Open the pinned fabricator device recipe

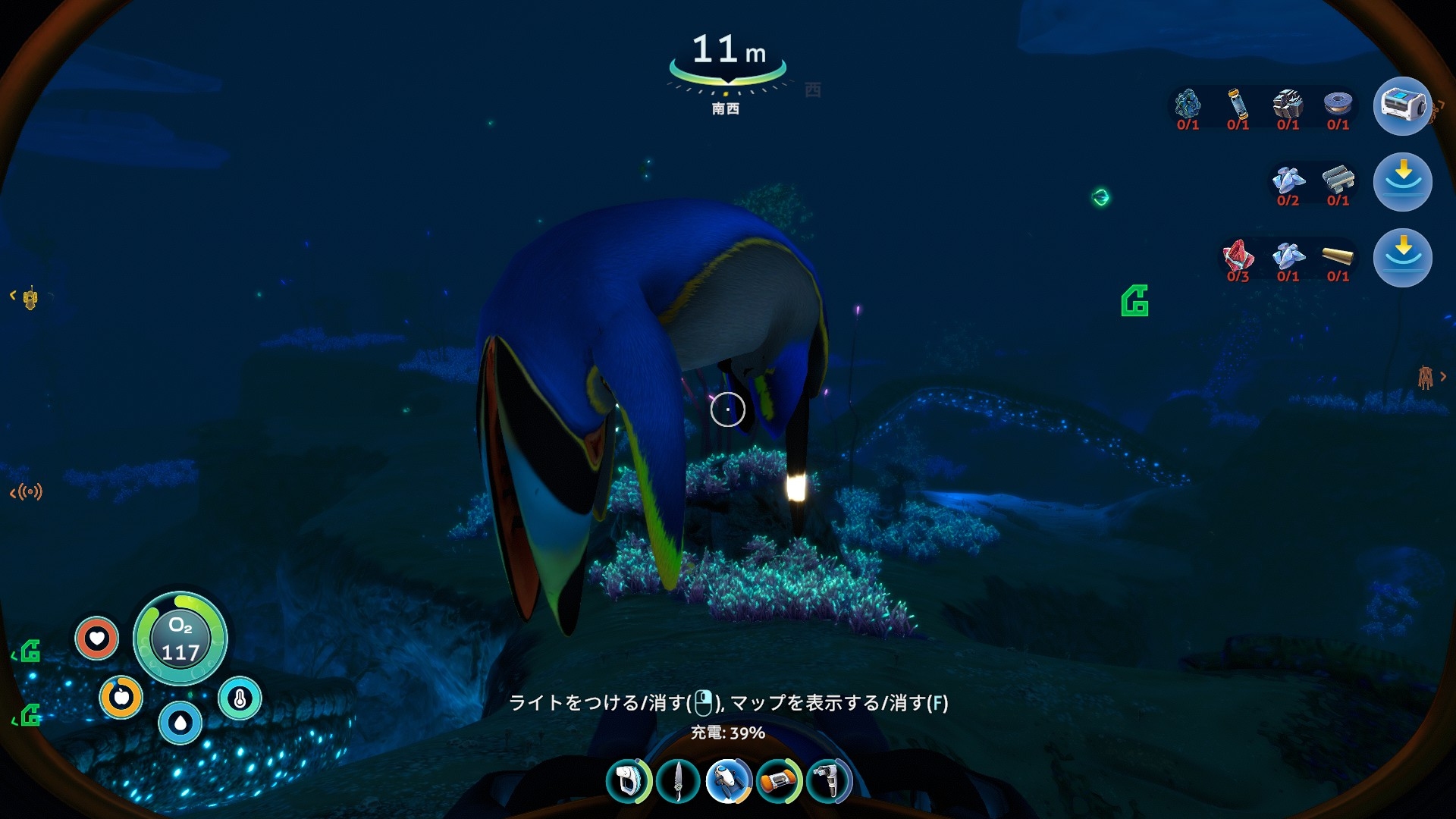tap(1402, 106)
